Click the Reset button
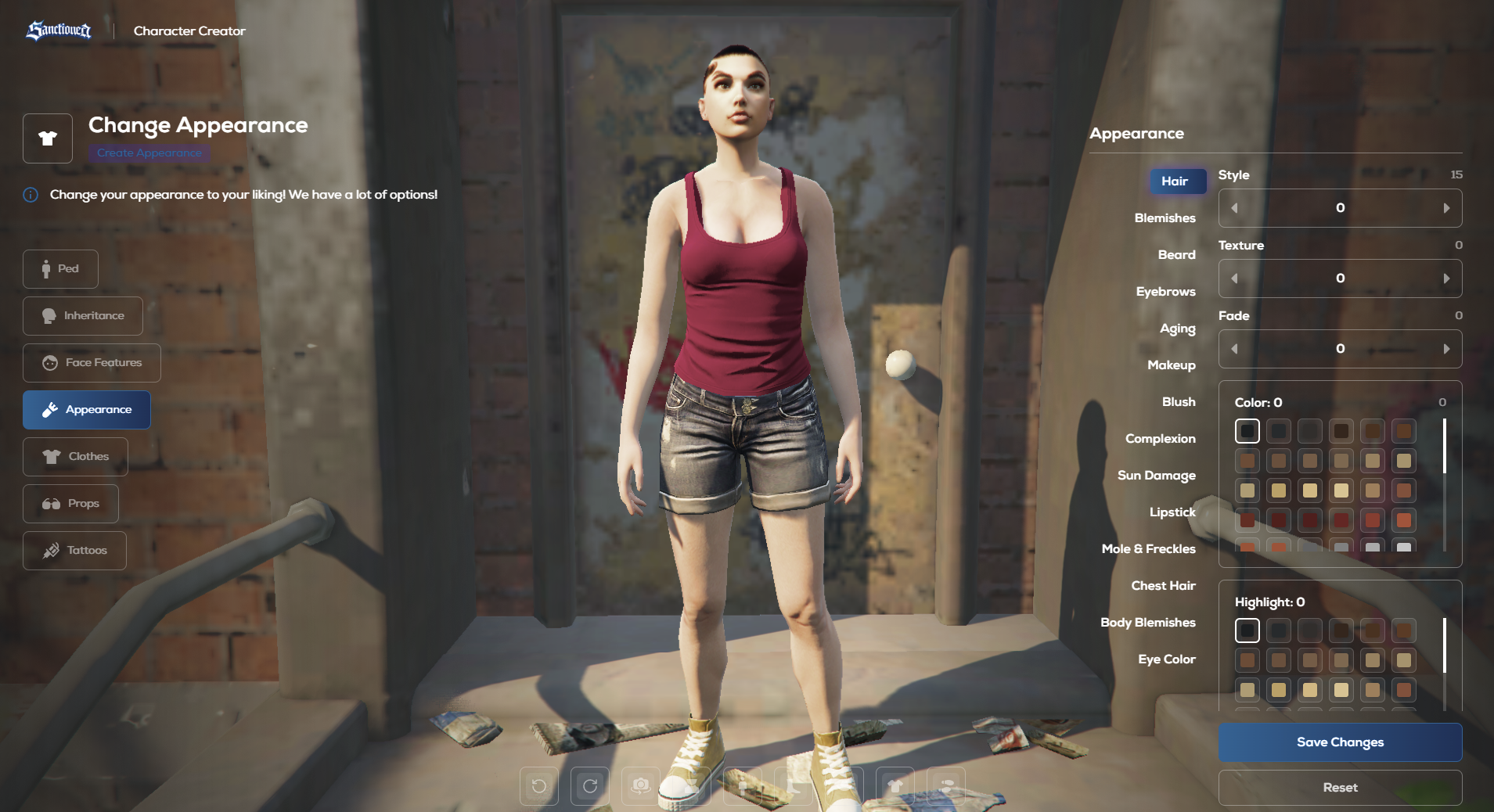The height and width of the screenshot is (812, 1494). pos(1340,788)
